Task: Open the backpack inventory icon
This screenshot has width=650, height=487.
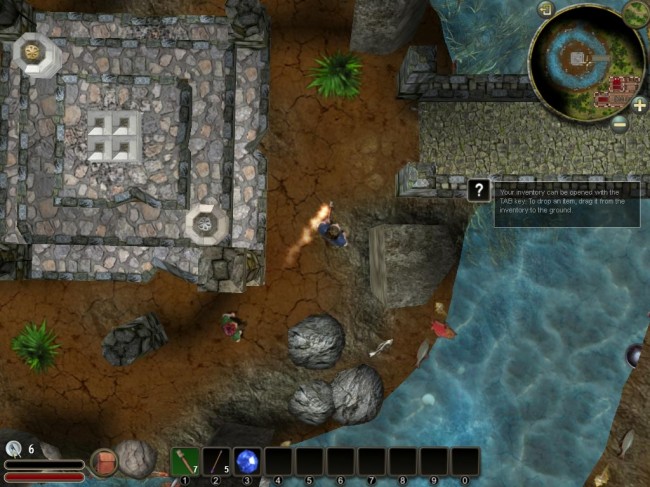Action: pos(103,462)
